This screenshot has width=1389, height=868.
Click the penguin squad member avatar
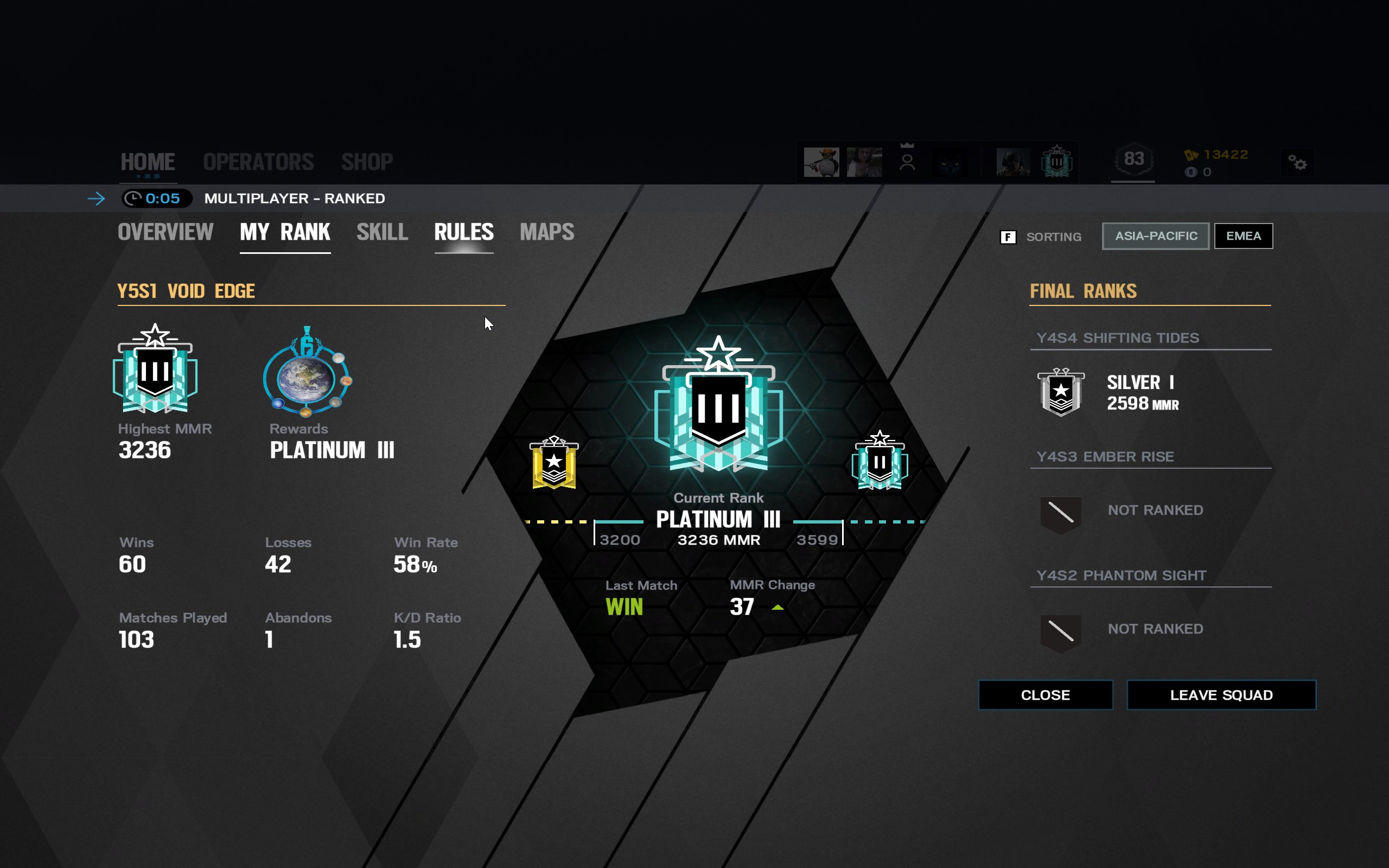tap(821, 162)
